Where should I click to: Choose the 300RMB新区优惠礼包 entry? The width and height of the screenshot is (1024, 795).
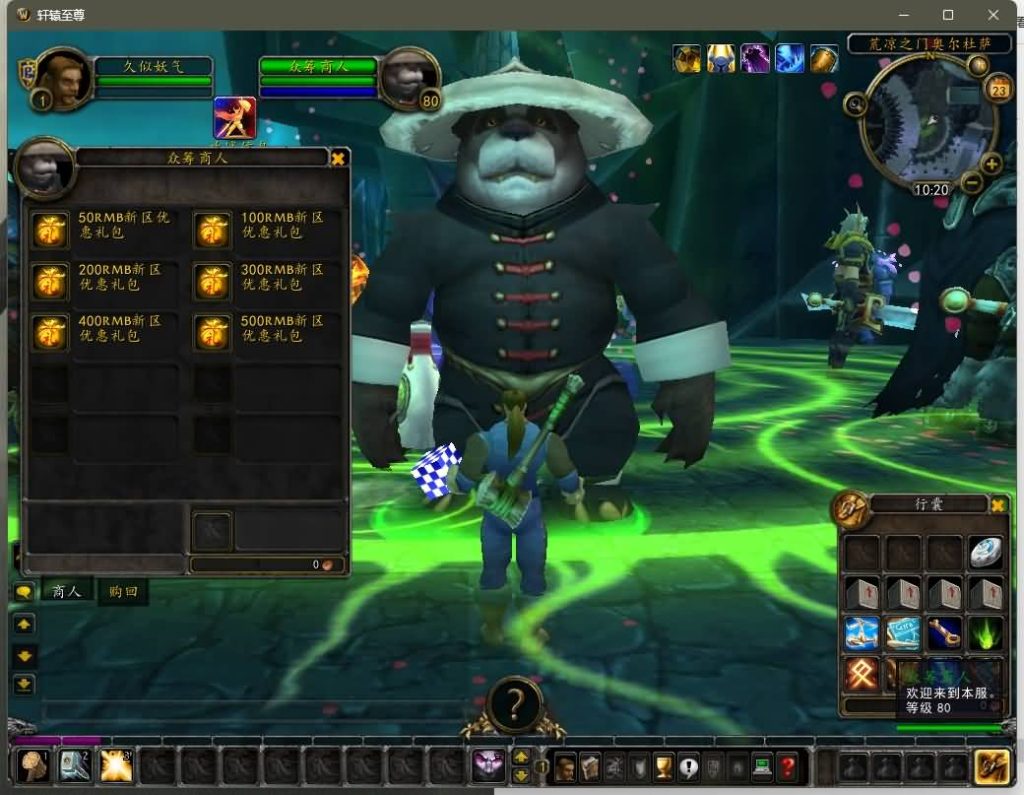[x=211, y=281]
